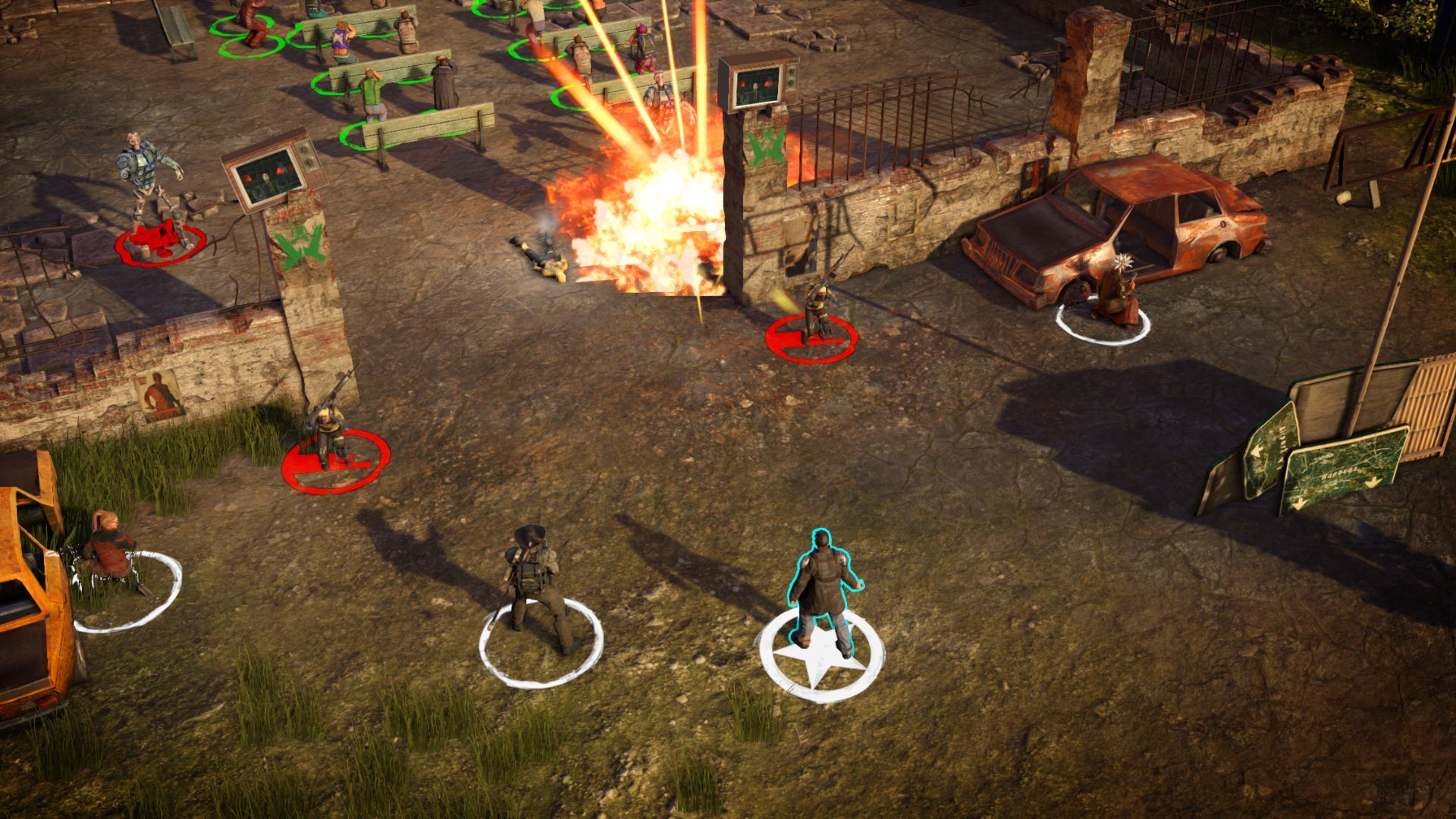This screenshot has width=1456, height=819.
Task: Select the cowboy-hat ranger in the white circle
Action: click(x=535, y=586)
